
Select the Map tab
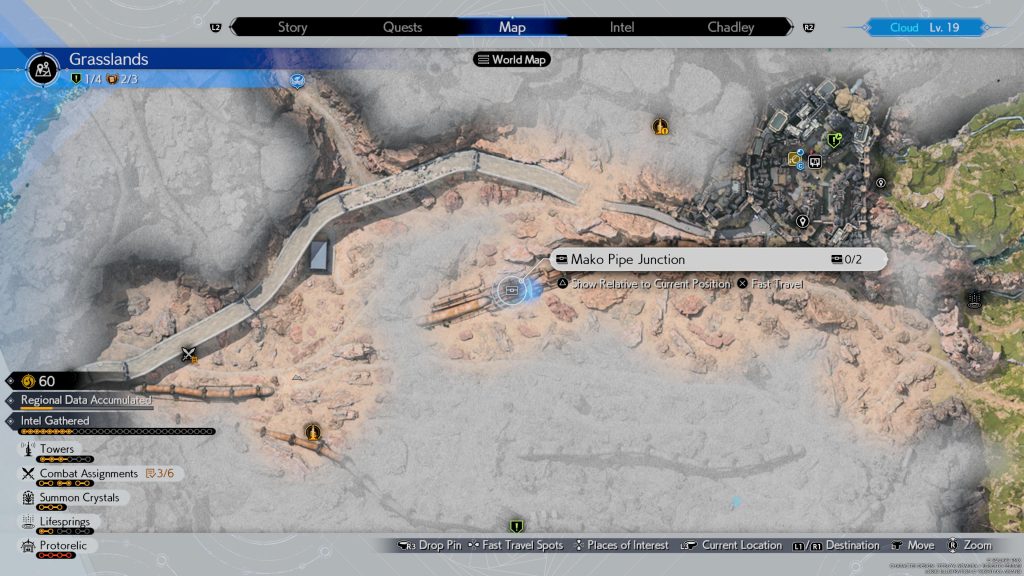click(x=511, y=27)
